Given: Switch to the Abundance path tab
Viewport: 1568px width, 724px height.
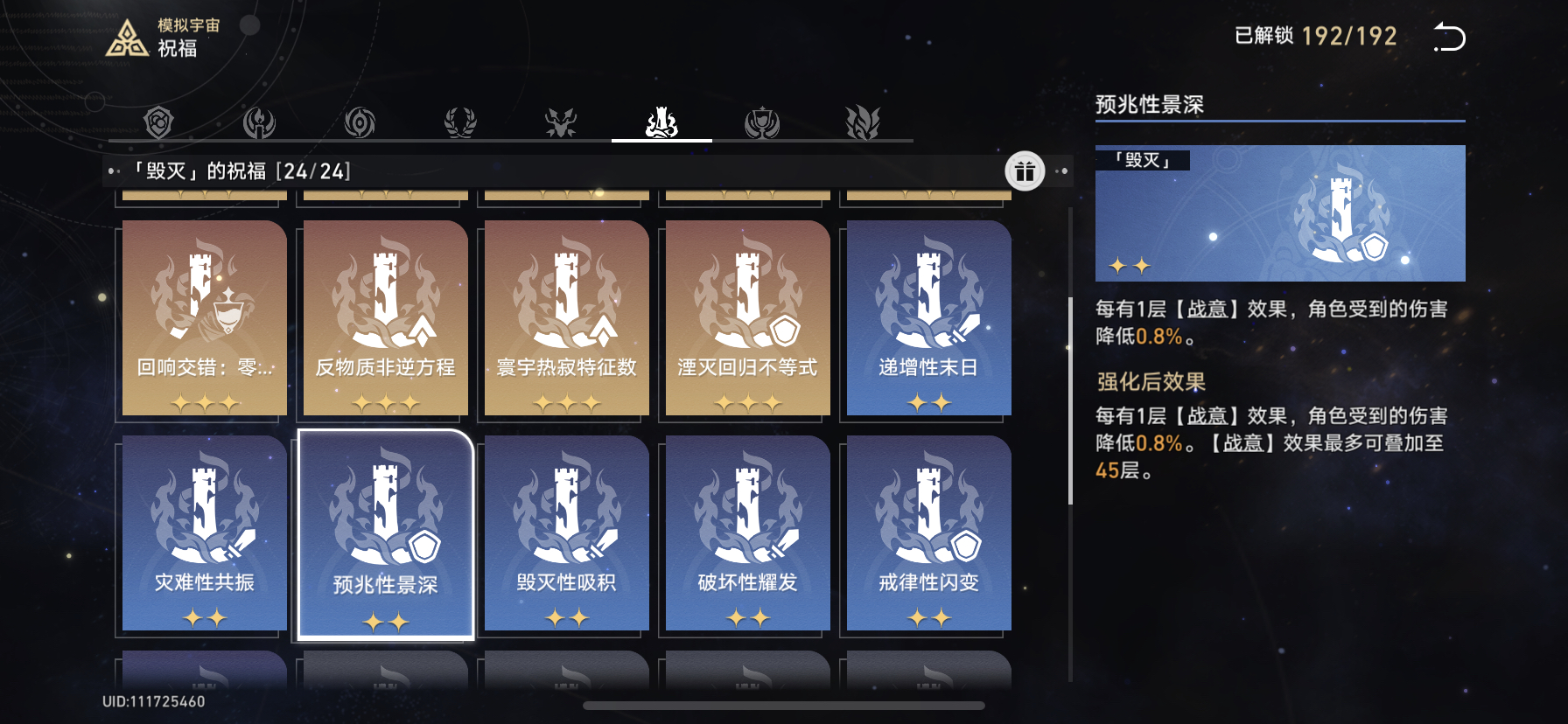Looking at the screenshot, I should (460, 122).
